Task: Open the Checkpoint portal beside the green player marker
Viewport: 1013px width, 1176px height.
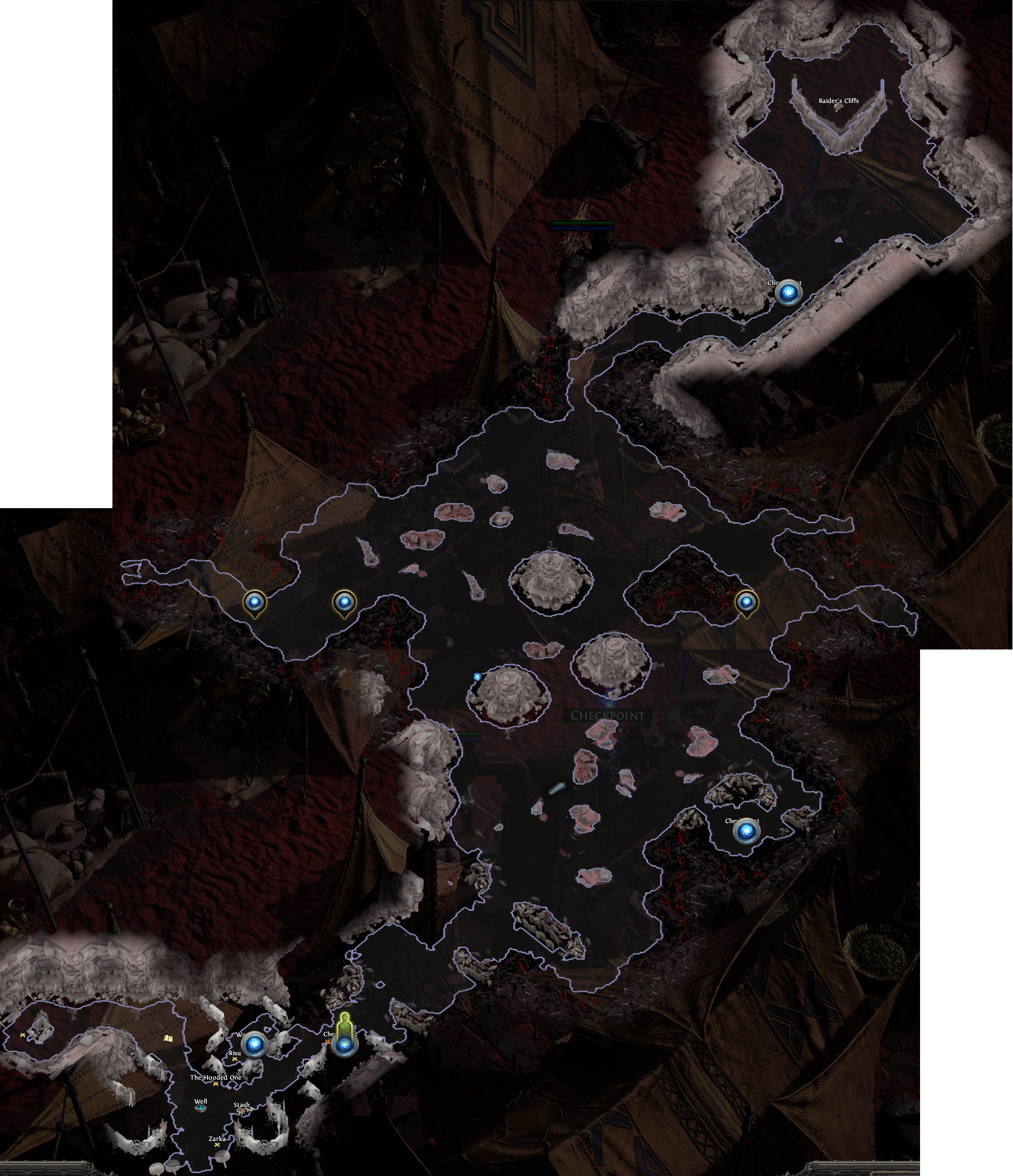Action: [345, 1046]
